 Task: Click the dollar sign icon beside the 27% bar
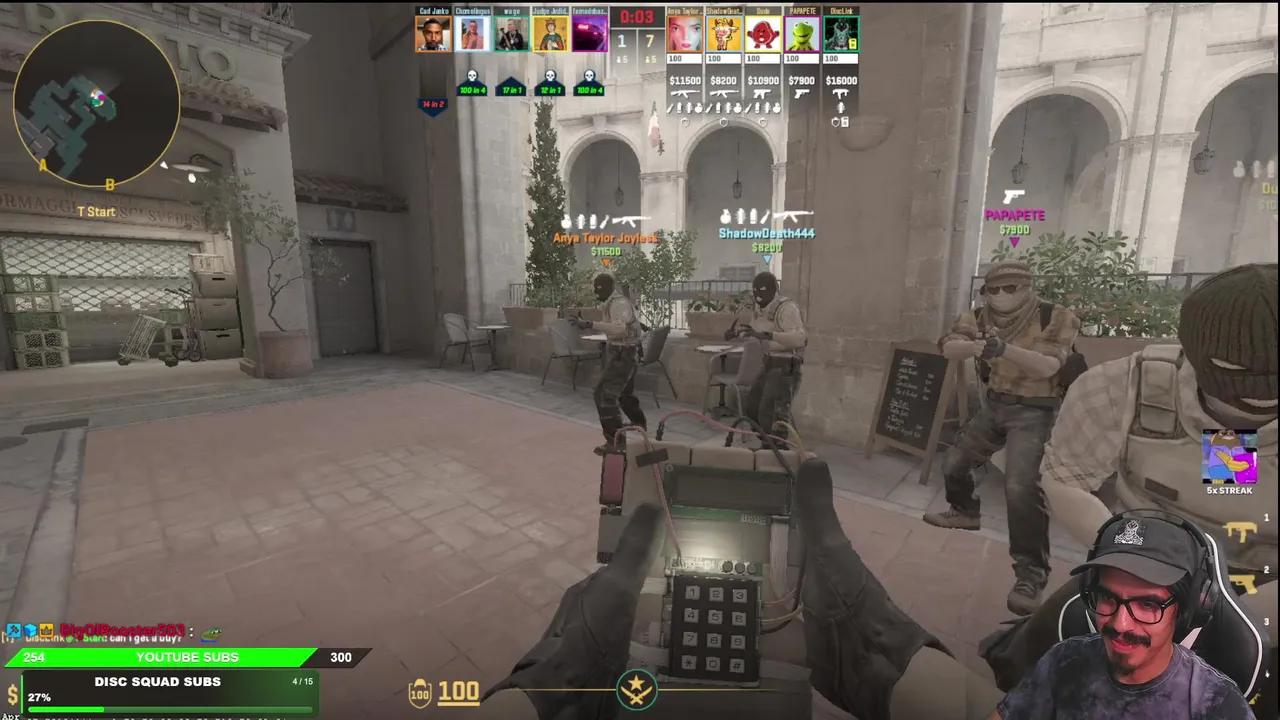[12, 696]
